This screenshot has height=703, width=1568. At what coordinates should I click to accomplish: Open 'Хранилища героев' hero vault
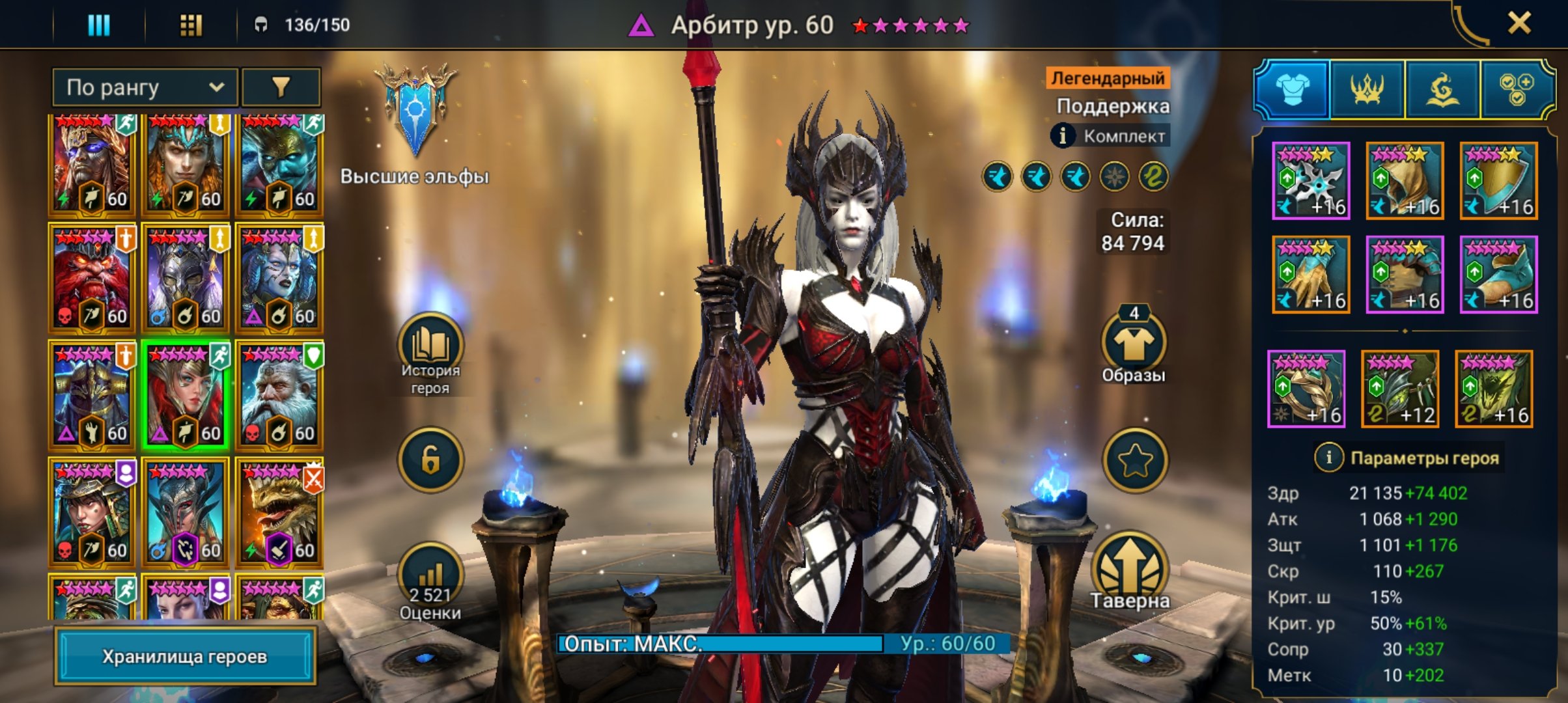click(185, 656)
